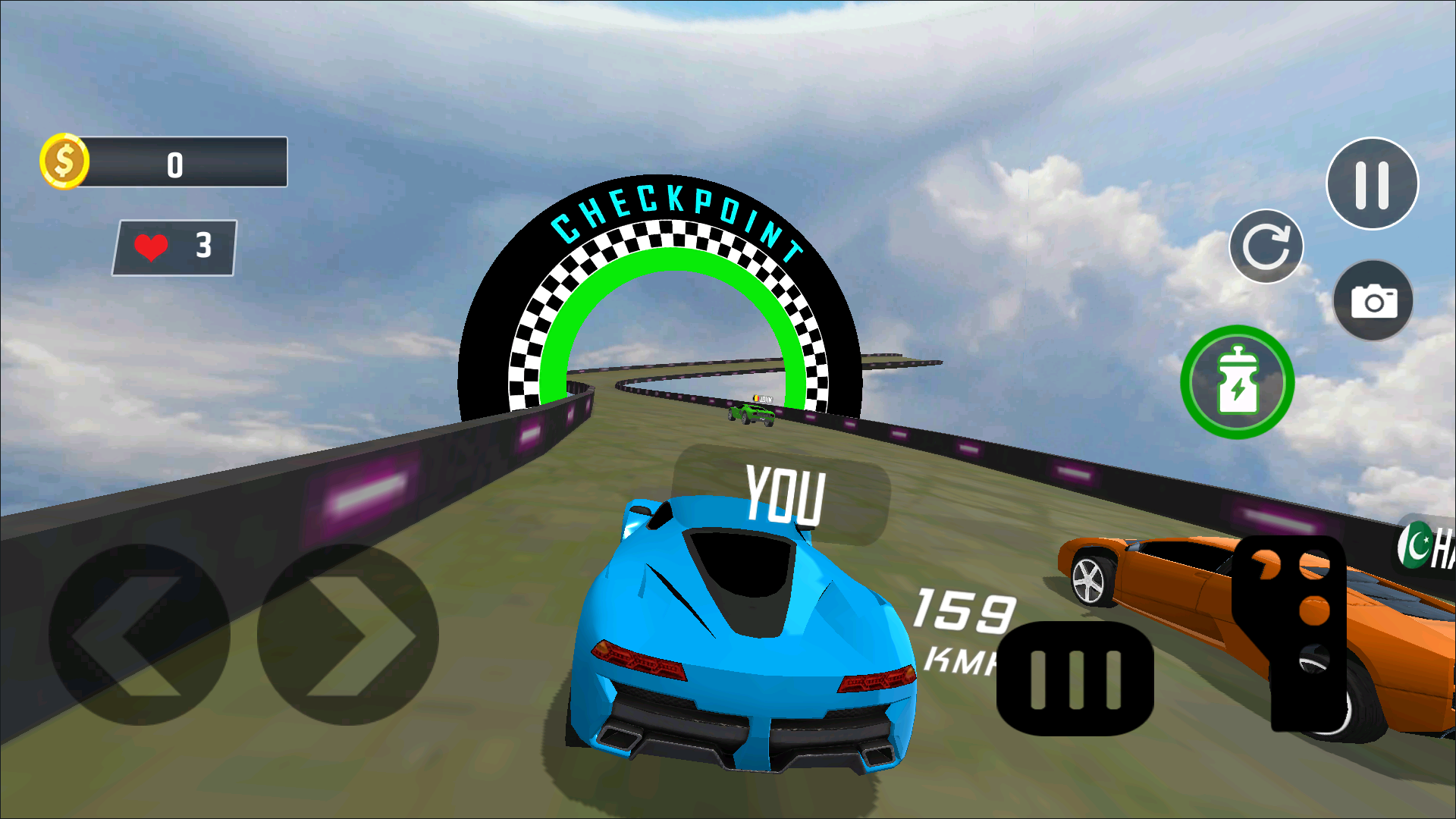
Task: Steer left with the left arrow
Action: [x=139, y=635]
